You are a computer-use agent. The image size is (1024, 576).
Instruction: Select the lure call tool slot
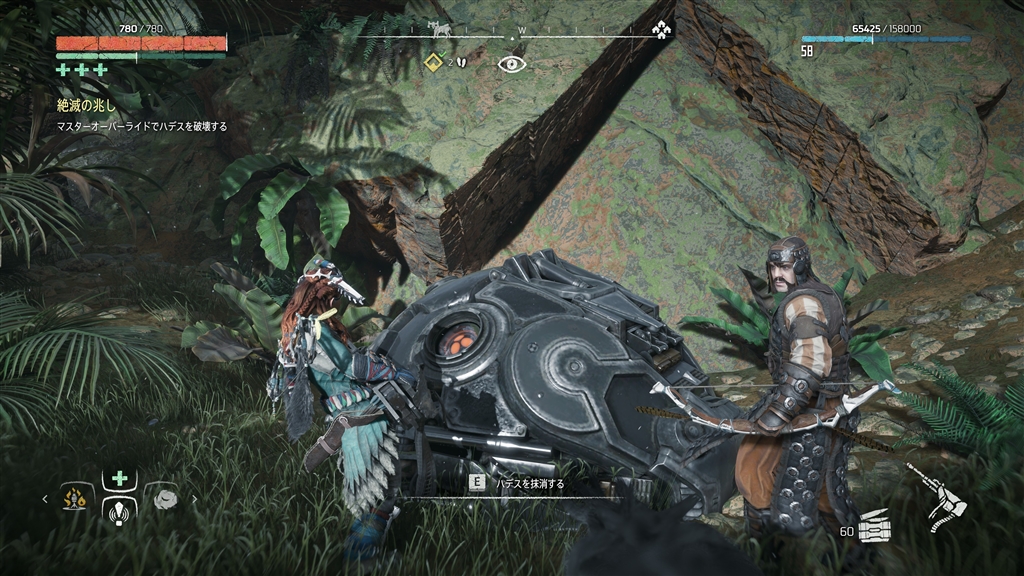(119, 508)
